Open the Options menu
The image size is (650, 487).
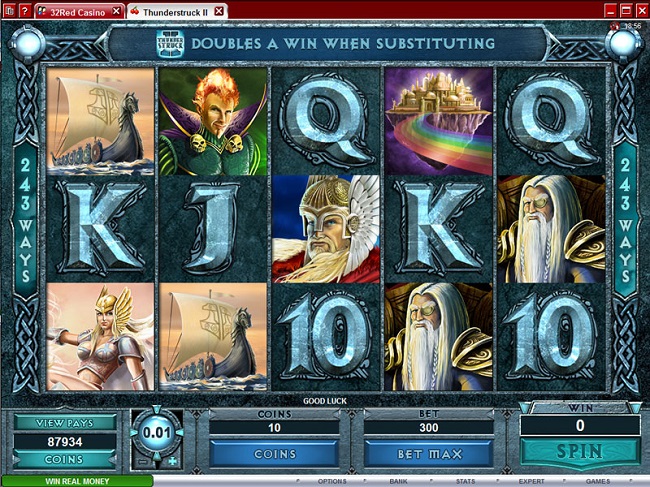point(332,481)
